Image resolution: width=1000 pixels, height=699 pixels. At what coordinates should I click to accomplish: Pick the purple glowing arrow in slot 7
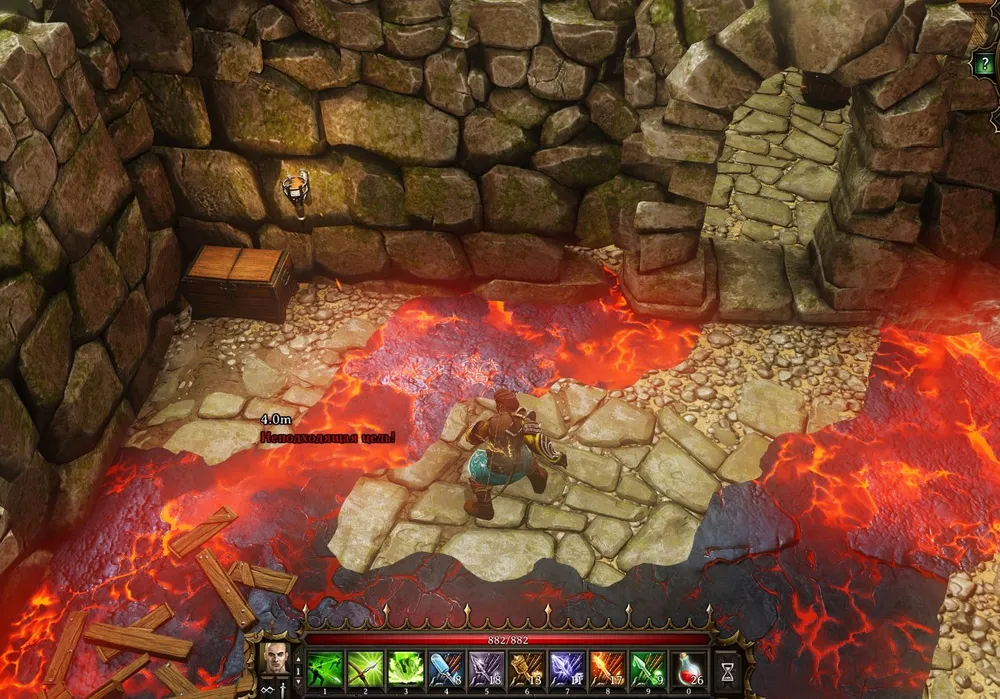click(x=567, y=667)
